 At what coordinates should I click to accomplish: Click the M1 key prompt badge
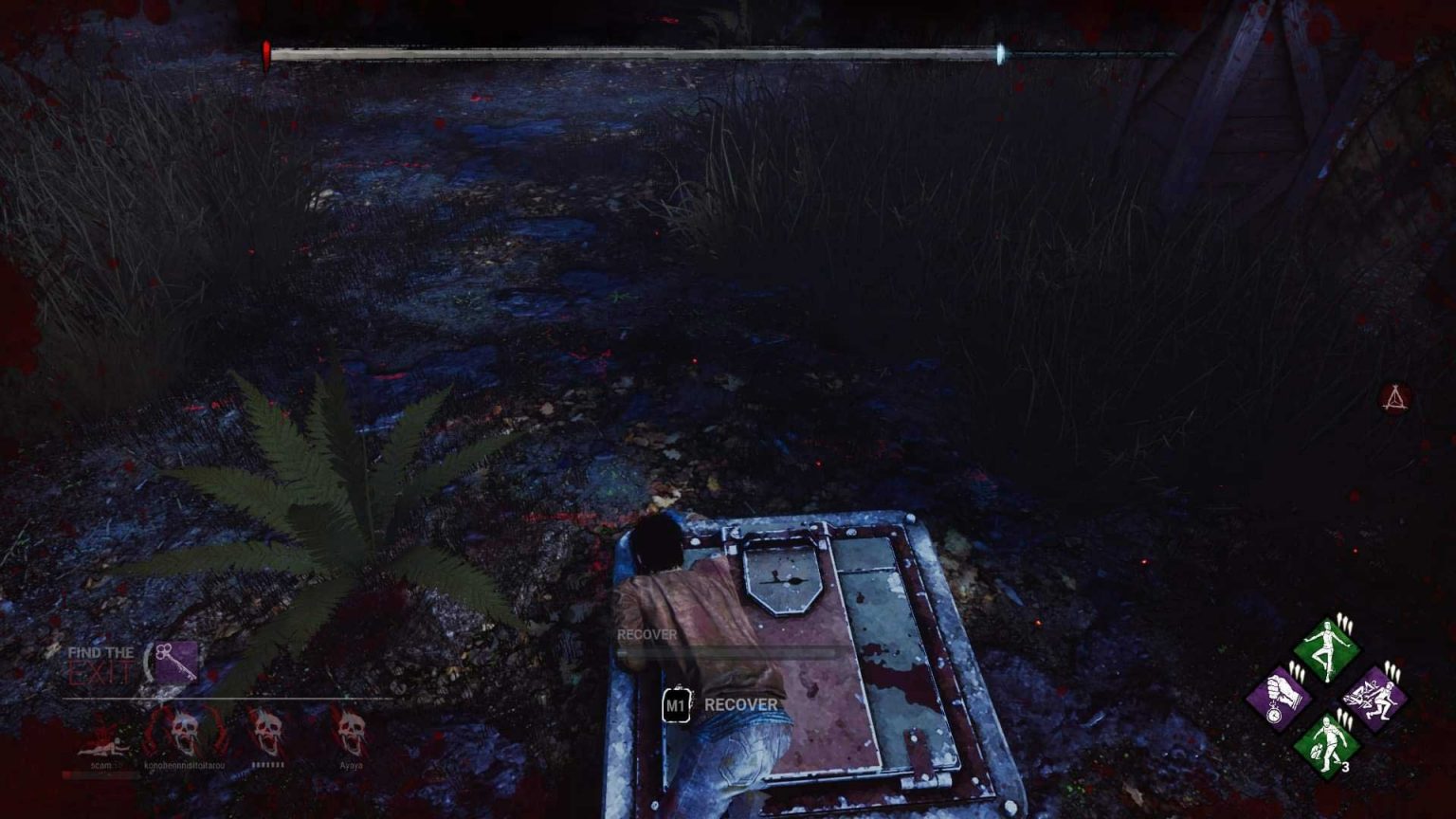[x=676, y=704]
